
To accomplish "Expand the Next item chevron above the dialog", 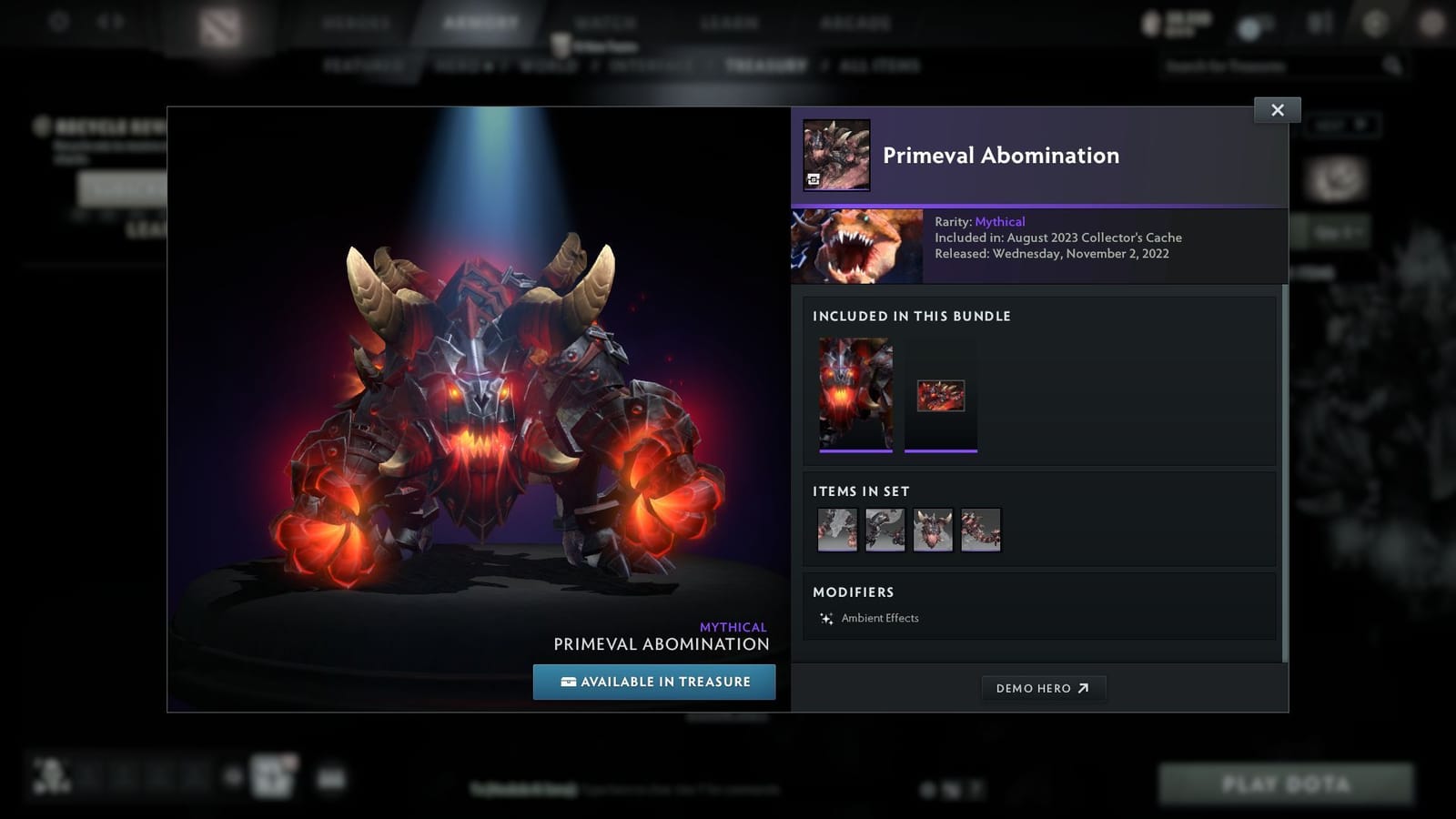I will [1360, 126].
